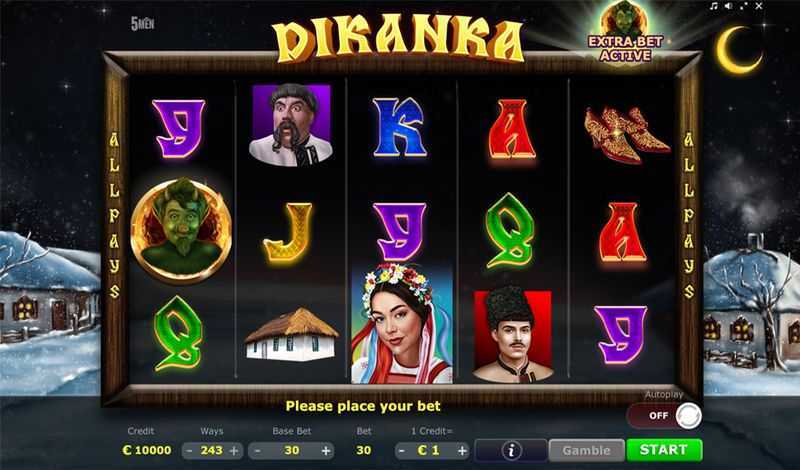This screenshot has height=470, width=800.
Task: Lower the Base Bet amount
Action: pos(257,450)
